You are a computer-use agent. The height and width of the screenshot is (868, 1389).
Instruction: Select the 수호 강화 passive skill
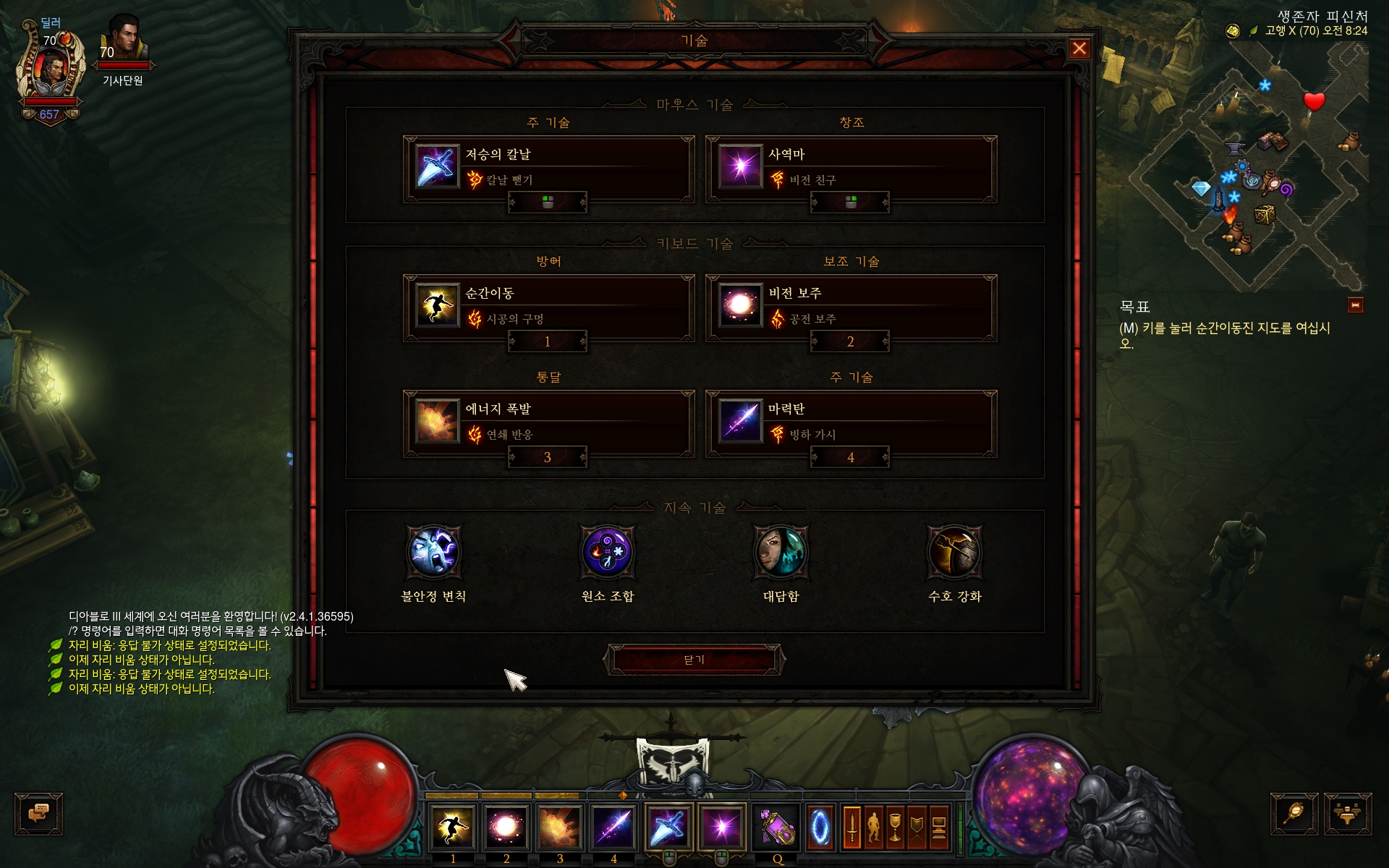coord(954,553)
